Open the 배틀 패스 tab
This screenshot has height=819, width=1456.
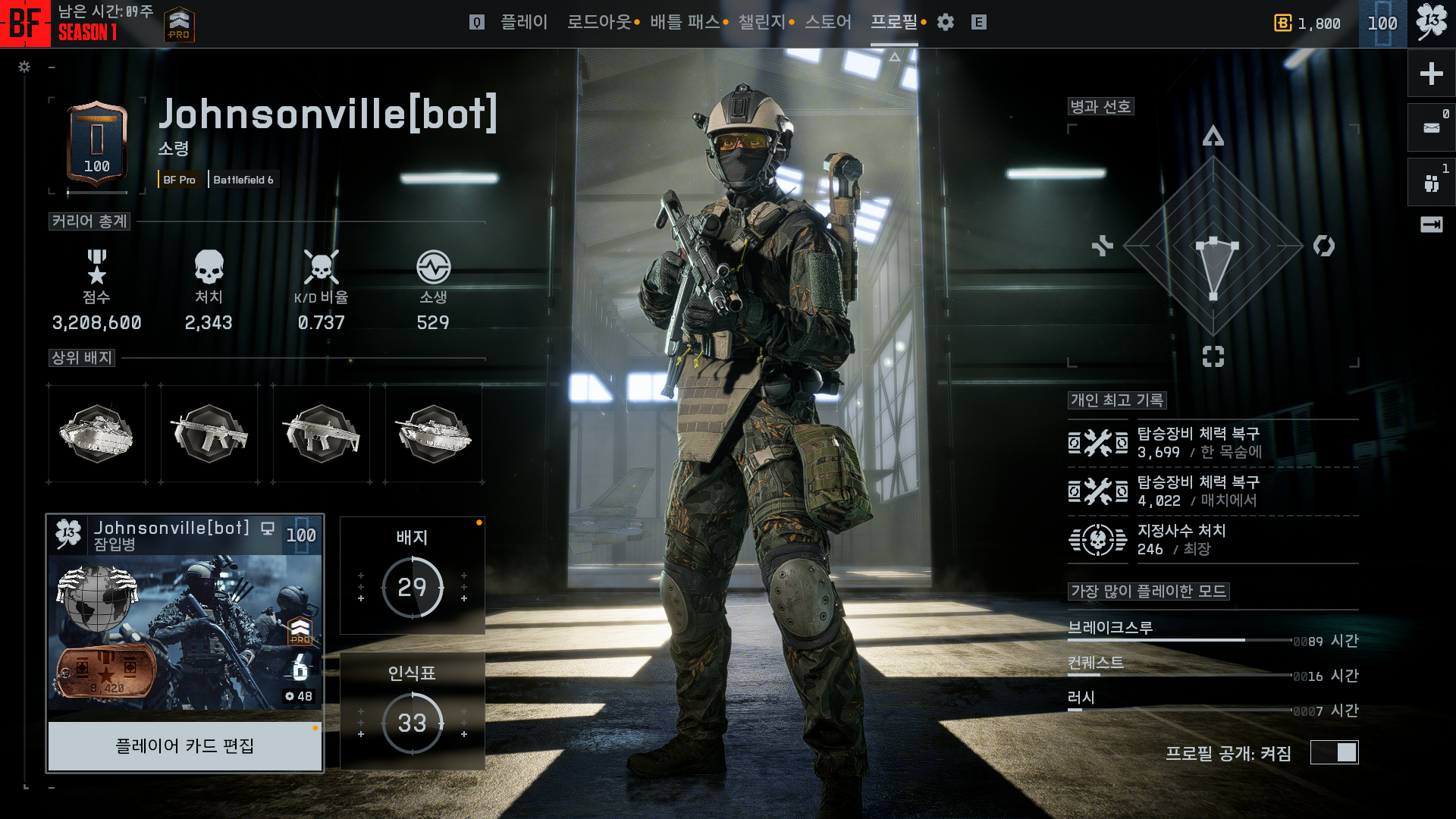tap(684, 23)
